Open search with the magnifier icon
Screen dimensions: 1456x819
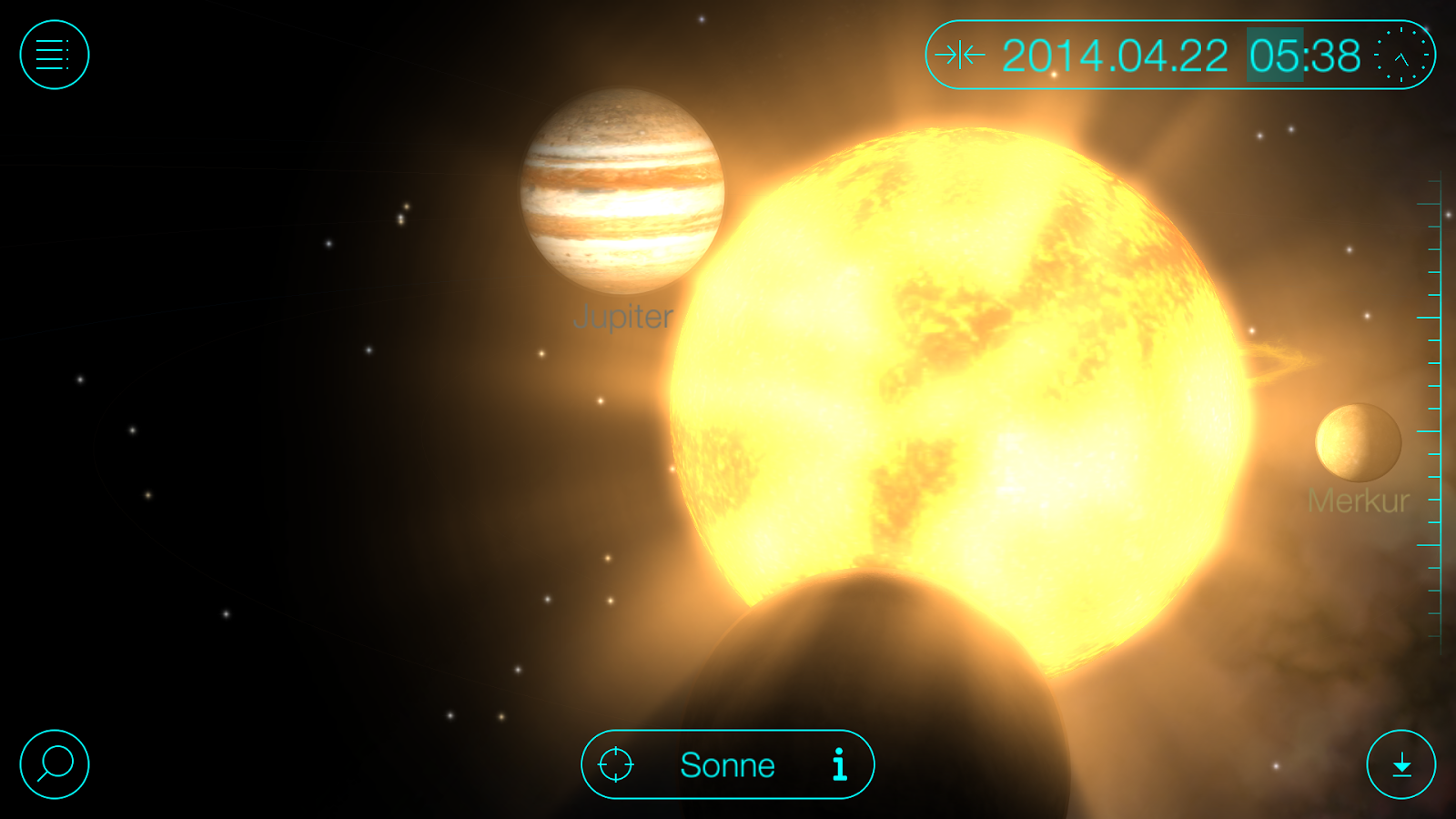pos(54,764)
